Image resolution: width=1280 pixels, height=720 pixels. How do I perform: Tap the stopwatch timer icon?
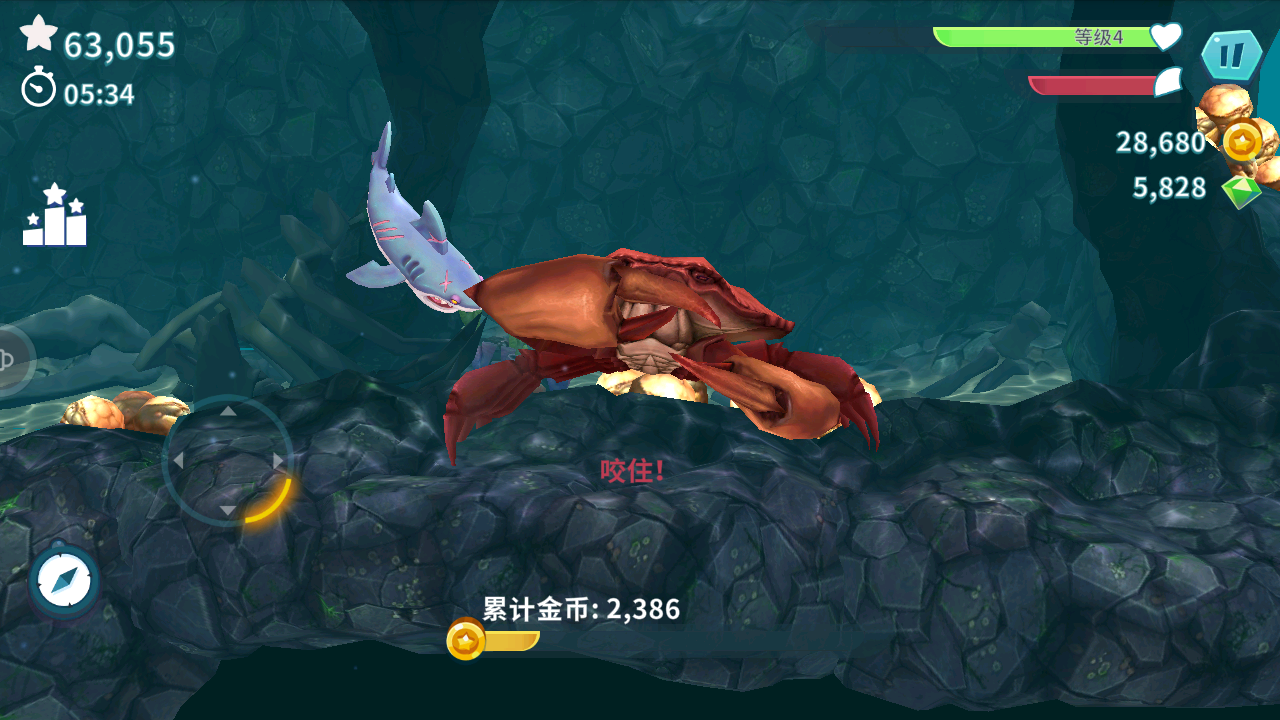click(x=37, y=88)
